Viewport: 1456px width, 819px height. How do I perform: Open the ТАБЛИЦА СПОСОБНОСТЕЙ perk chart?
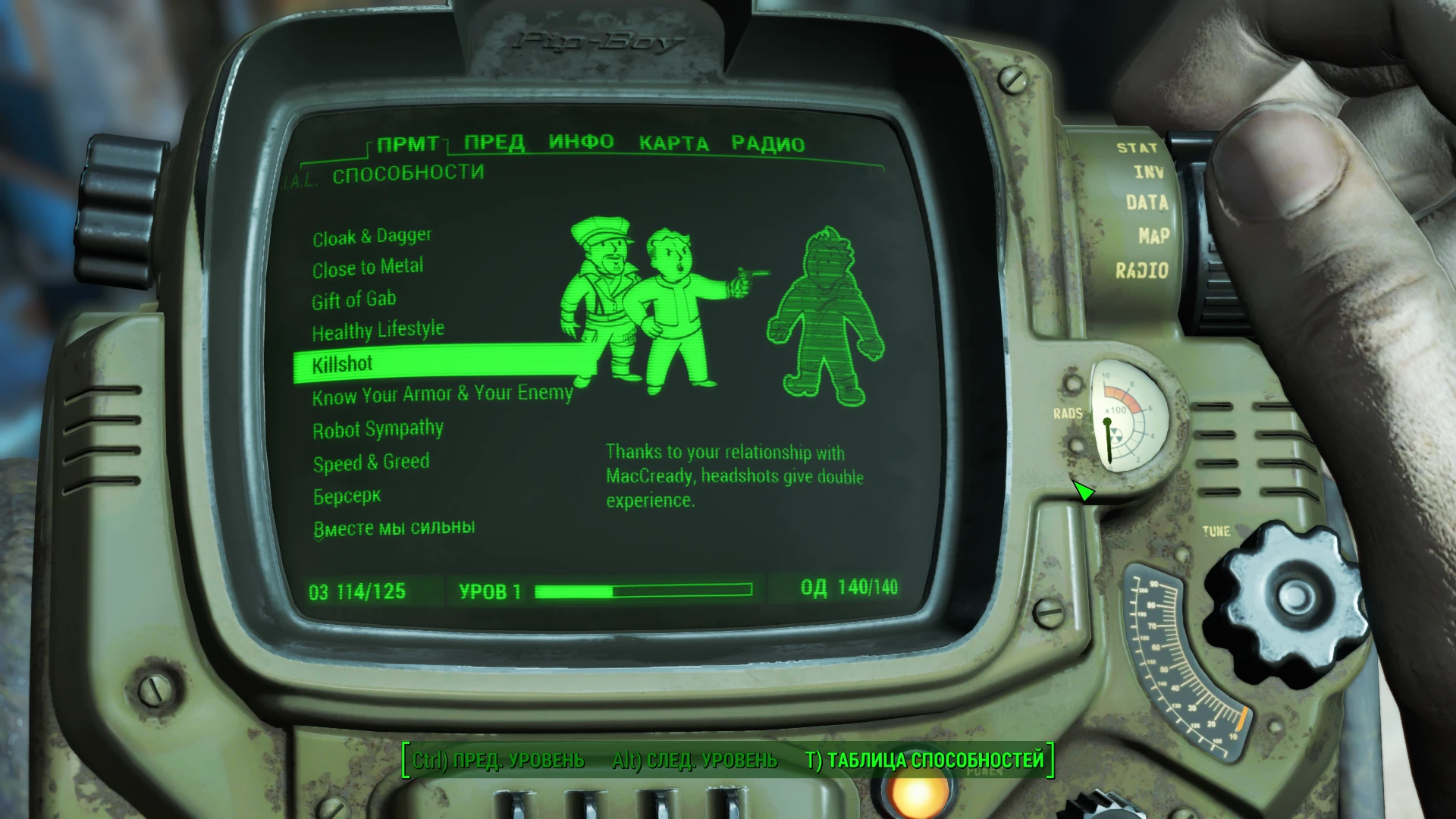[927, 758]
